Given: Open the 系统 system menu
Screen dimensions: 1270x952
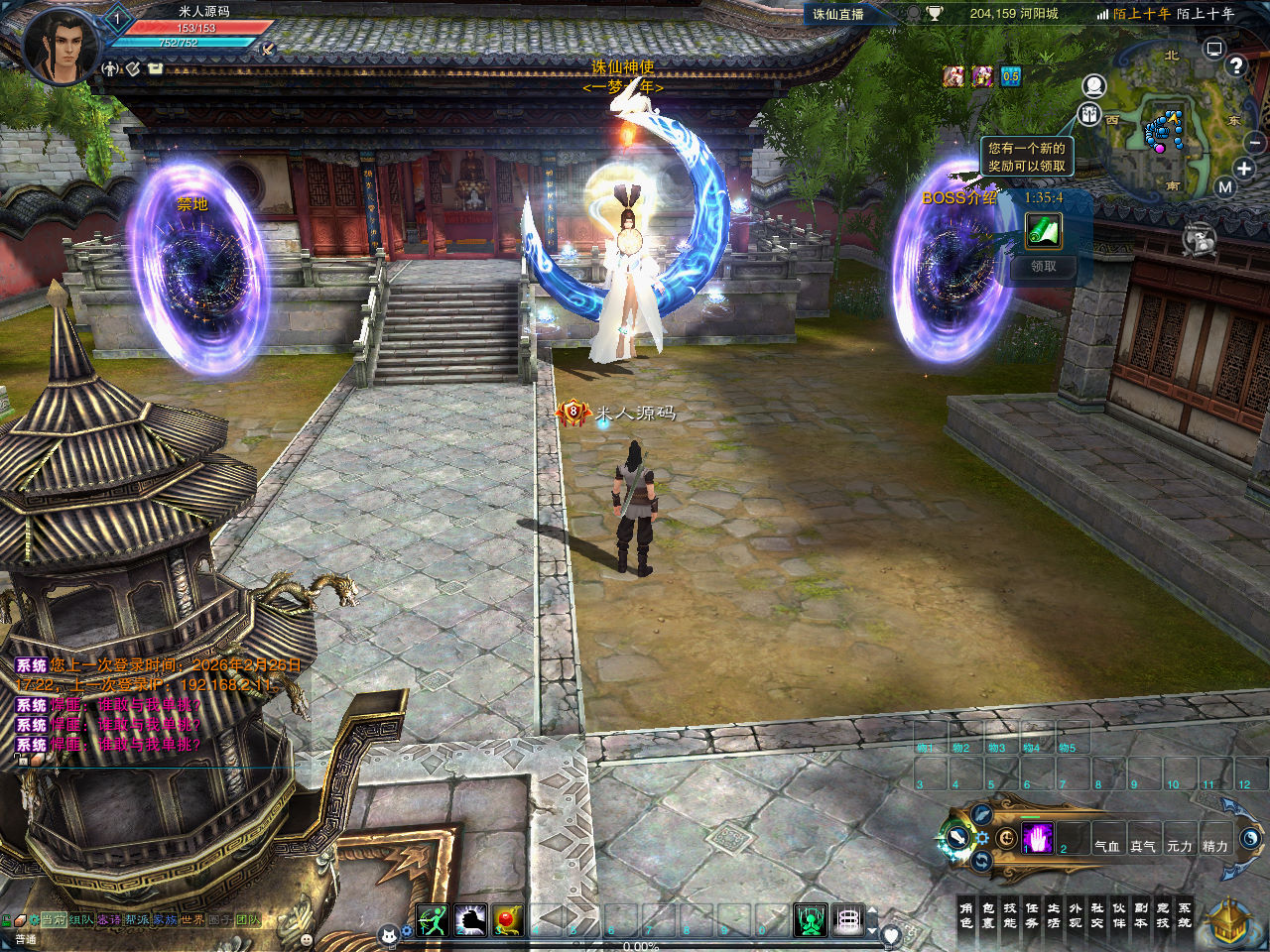Looking at the screenshot, I should (x=1185, y=914).
